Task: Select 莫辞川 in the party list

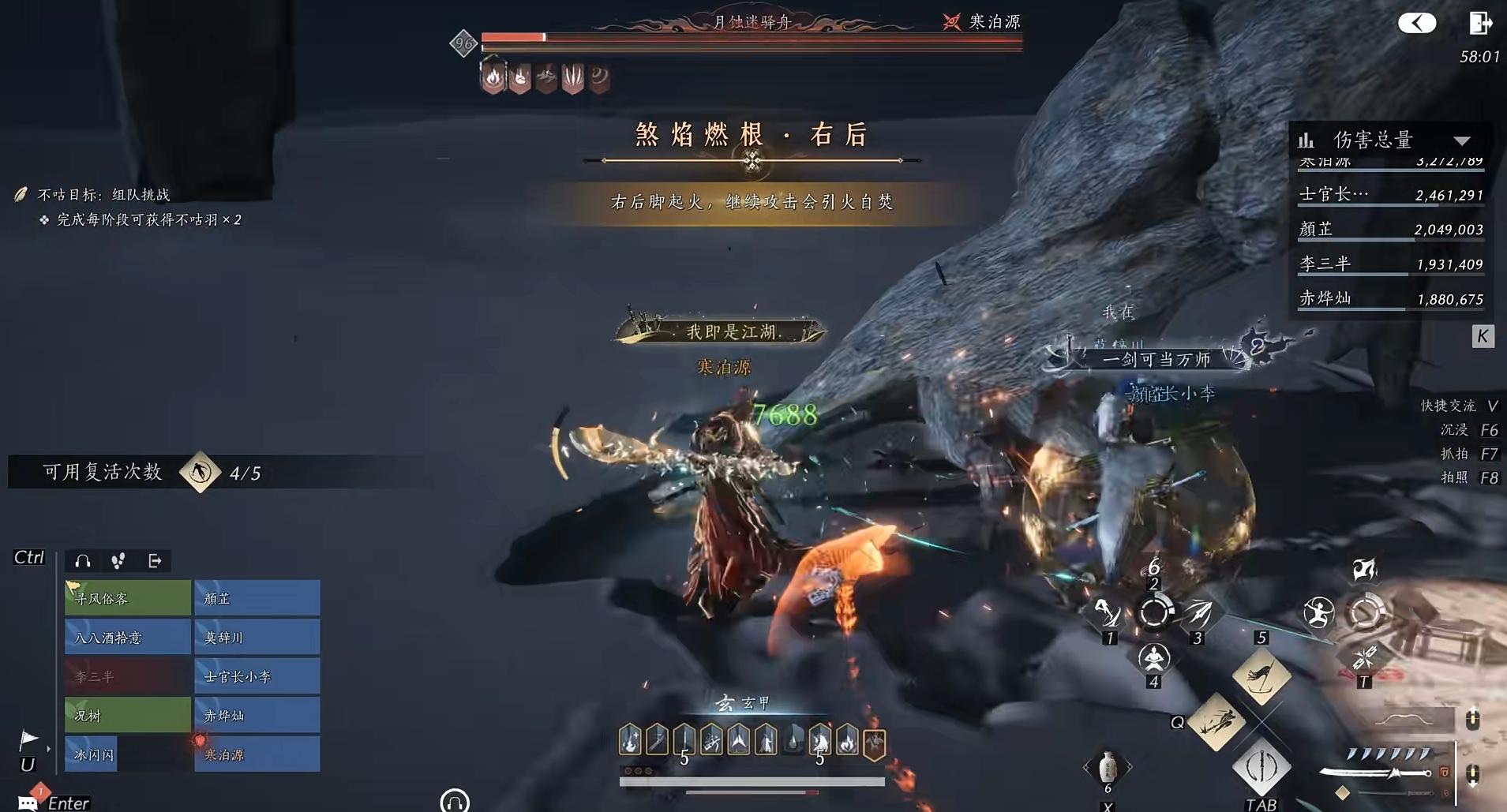Action: [257, 637]
